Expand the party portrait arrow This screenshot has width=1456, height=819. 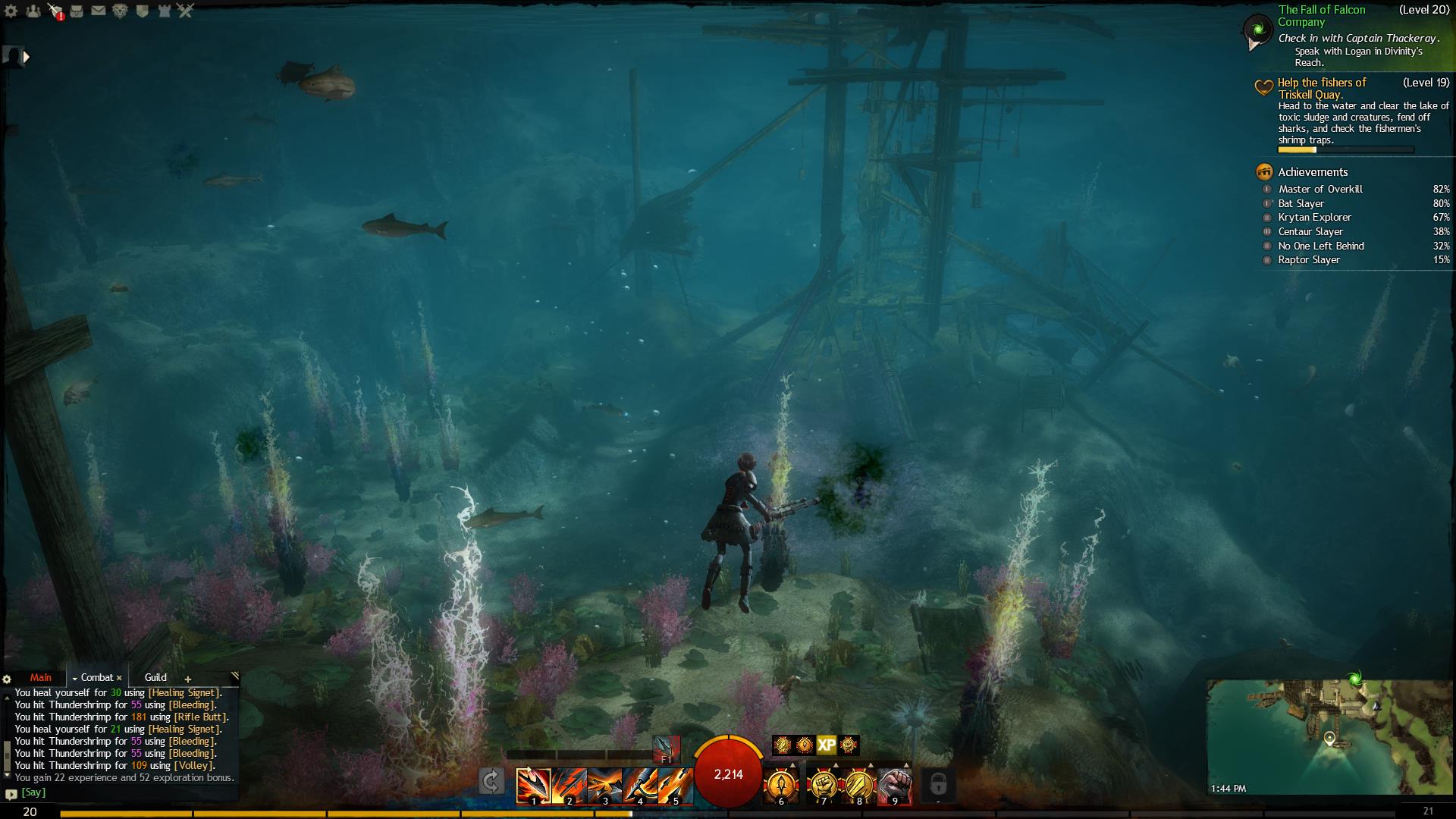[27, 56]
